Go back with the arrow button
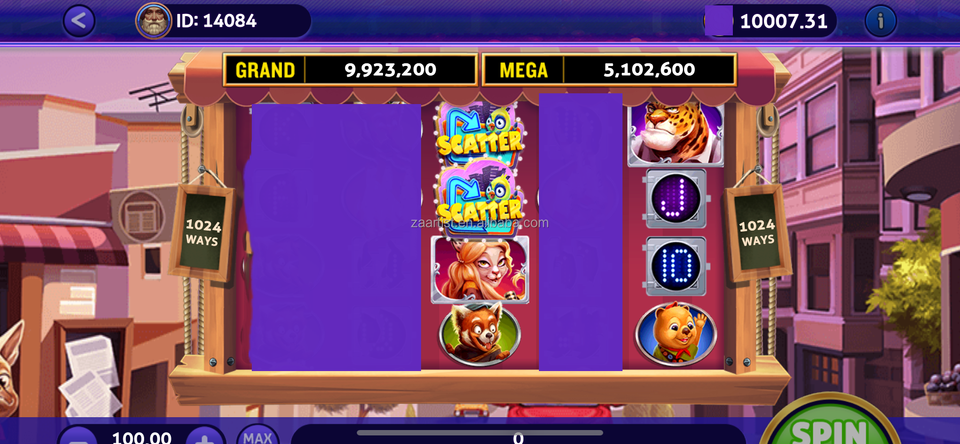This screenshot has height=444, width=960. point(79,20)
